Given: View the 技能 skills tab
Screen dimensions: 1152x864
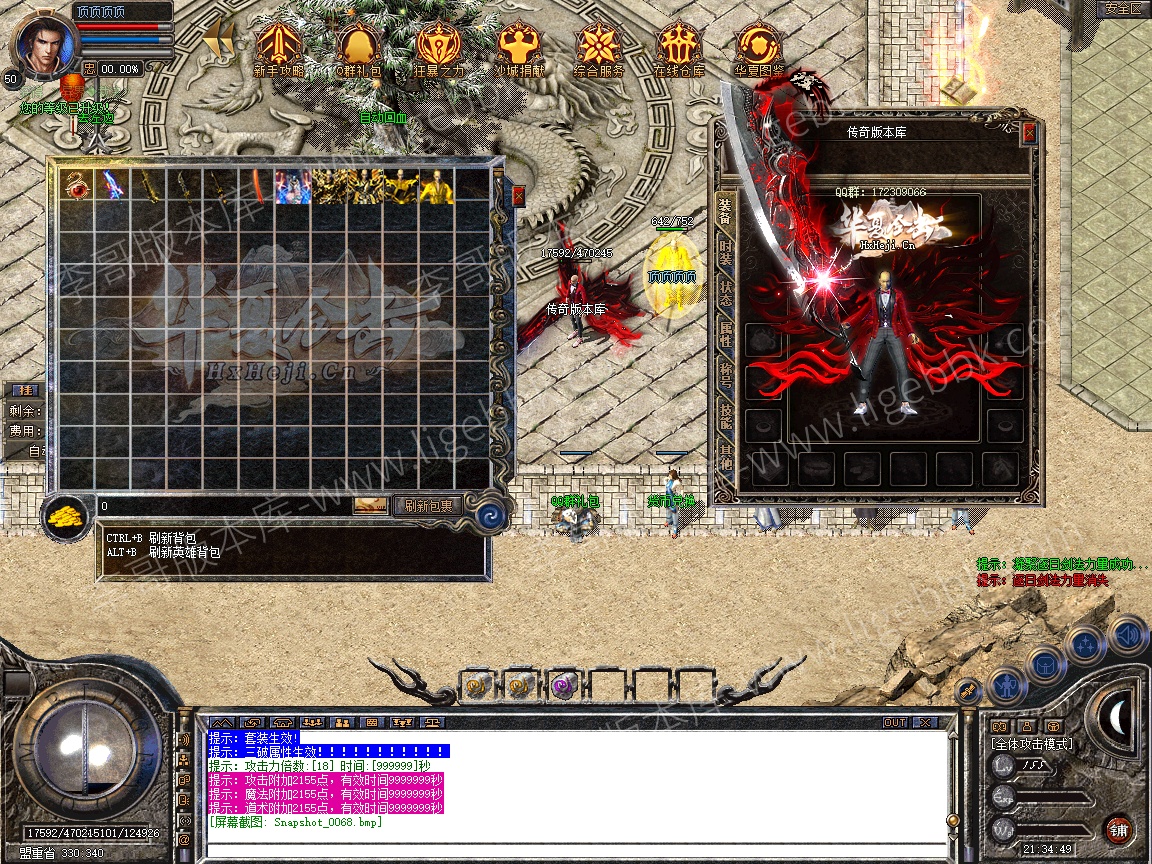Looking at the screenshot, I should 725,420.
